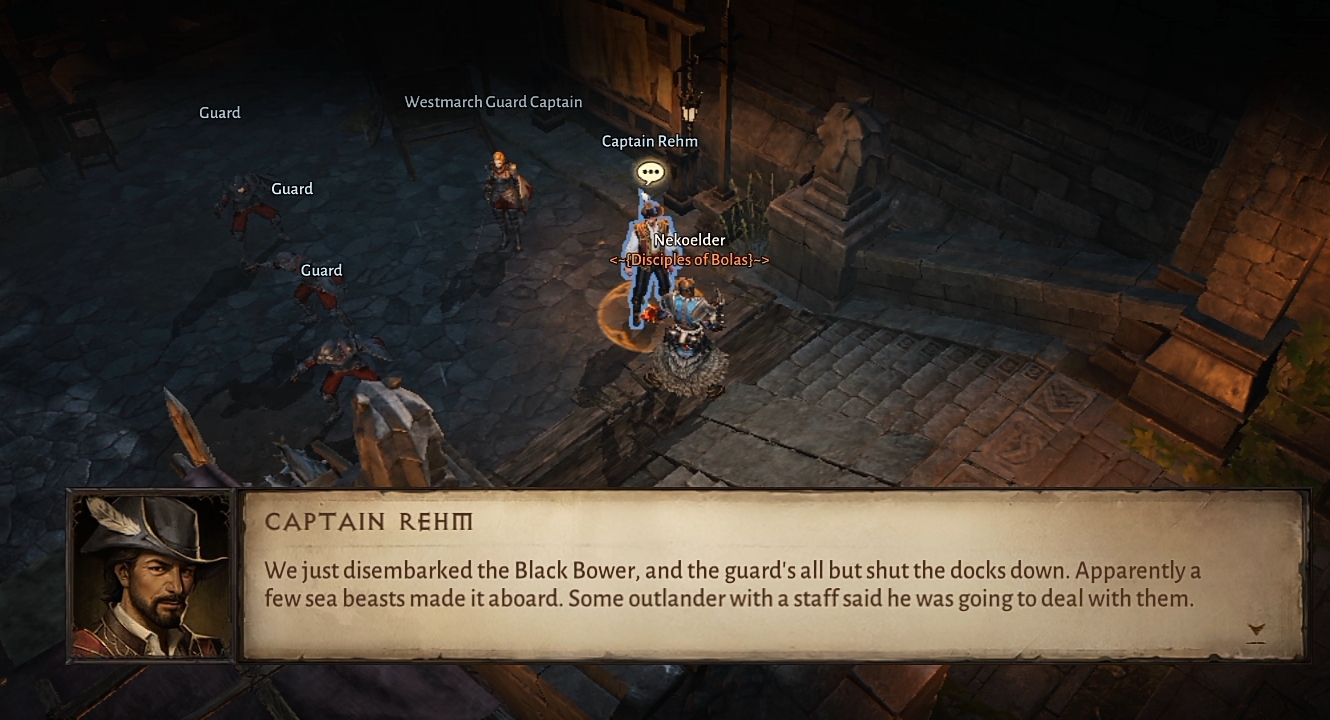The width and height of the screenshot is (1330, 720).
Task: Click Captain Rehm's speech bubble icon
Action: [x=650, y=174]
